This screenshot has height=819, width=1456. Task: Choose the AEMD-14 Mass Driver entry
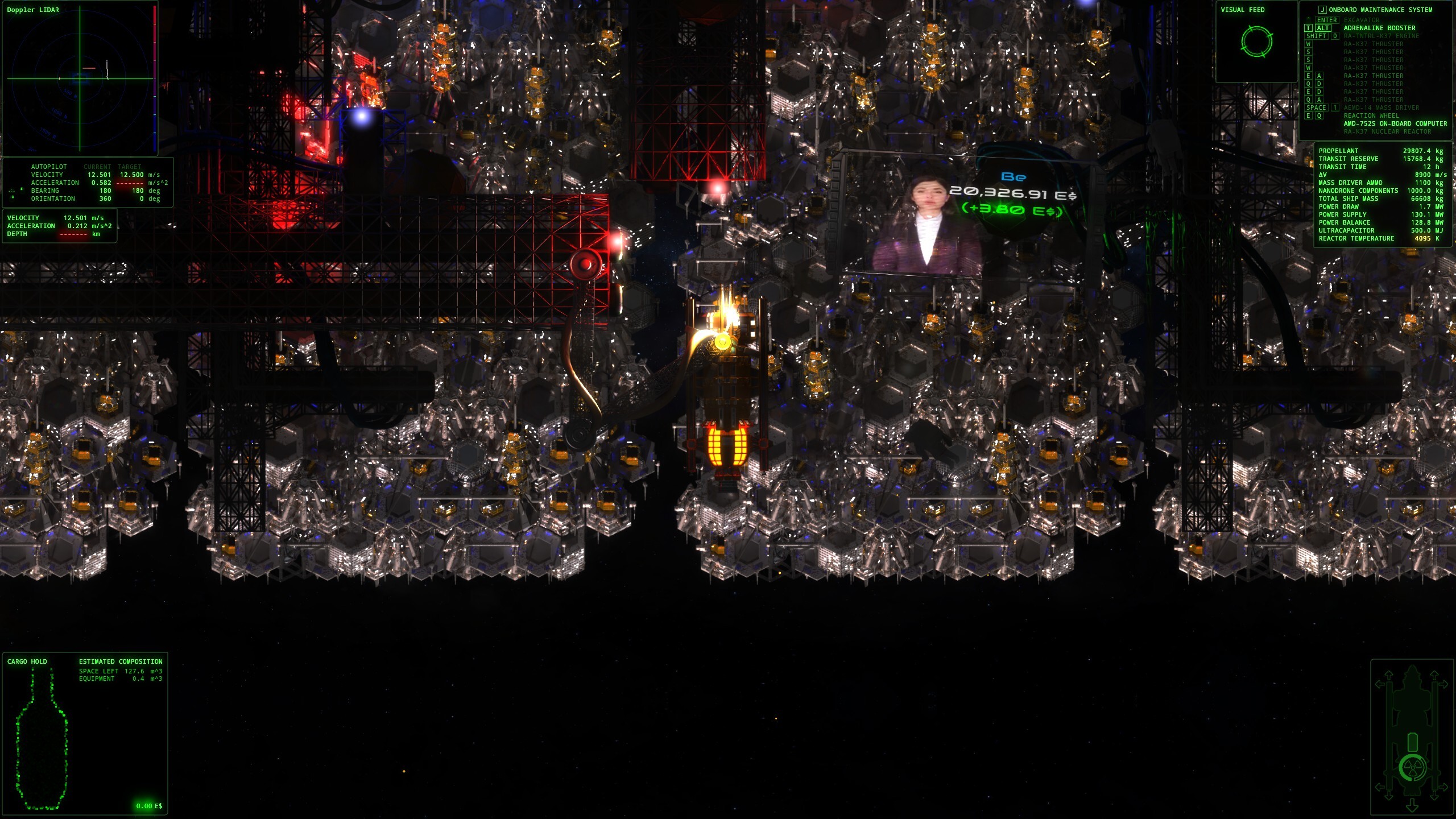[x=1381, y=107]
